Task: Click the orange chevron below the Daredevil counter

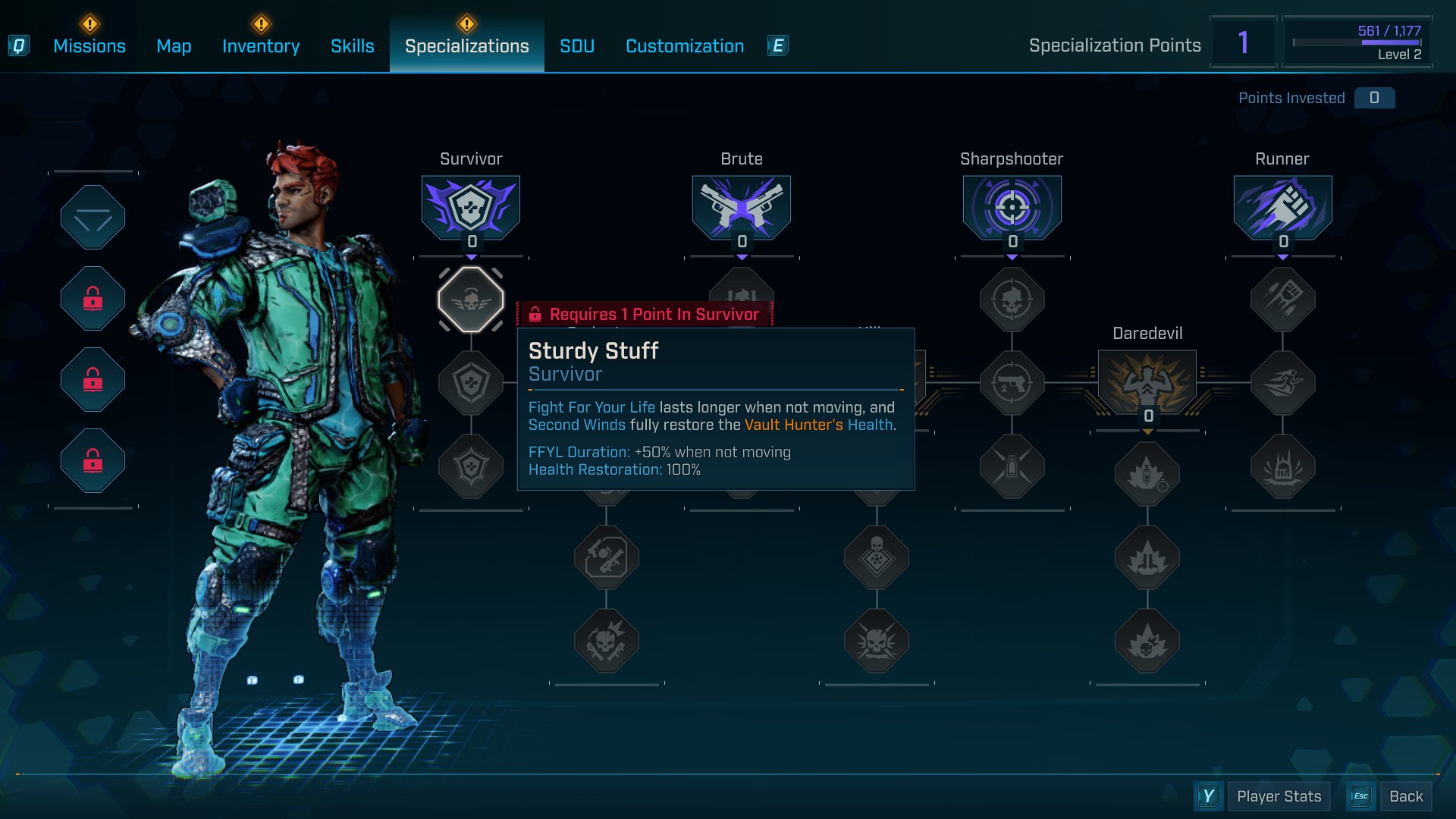Action: 1147,430
